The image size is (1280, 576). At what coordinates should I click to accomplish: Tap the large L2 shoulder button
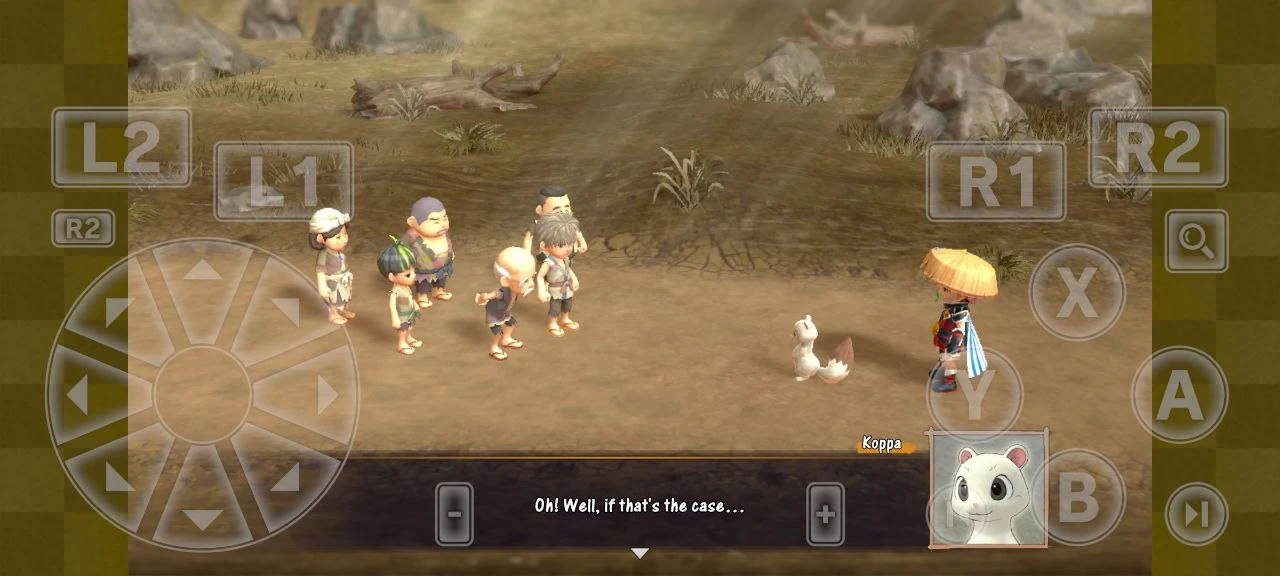tap(121, 147)
